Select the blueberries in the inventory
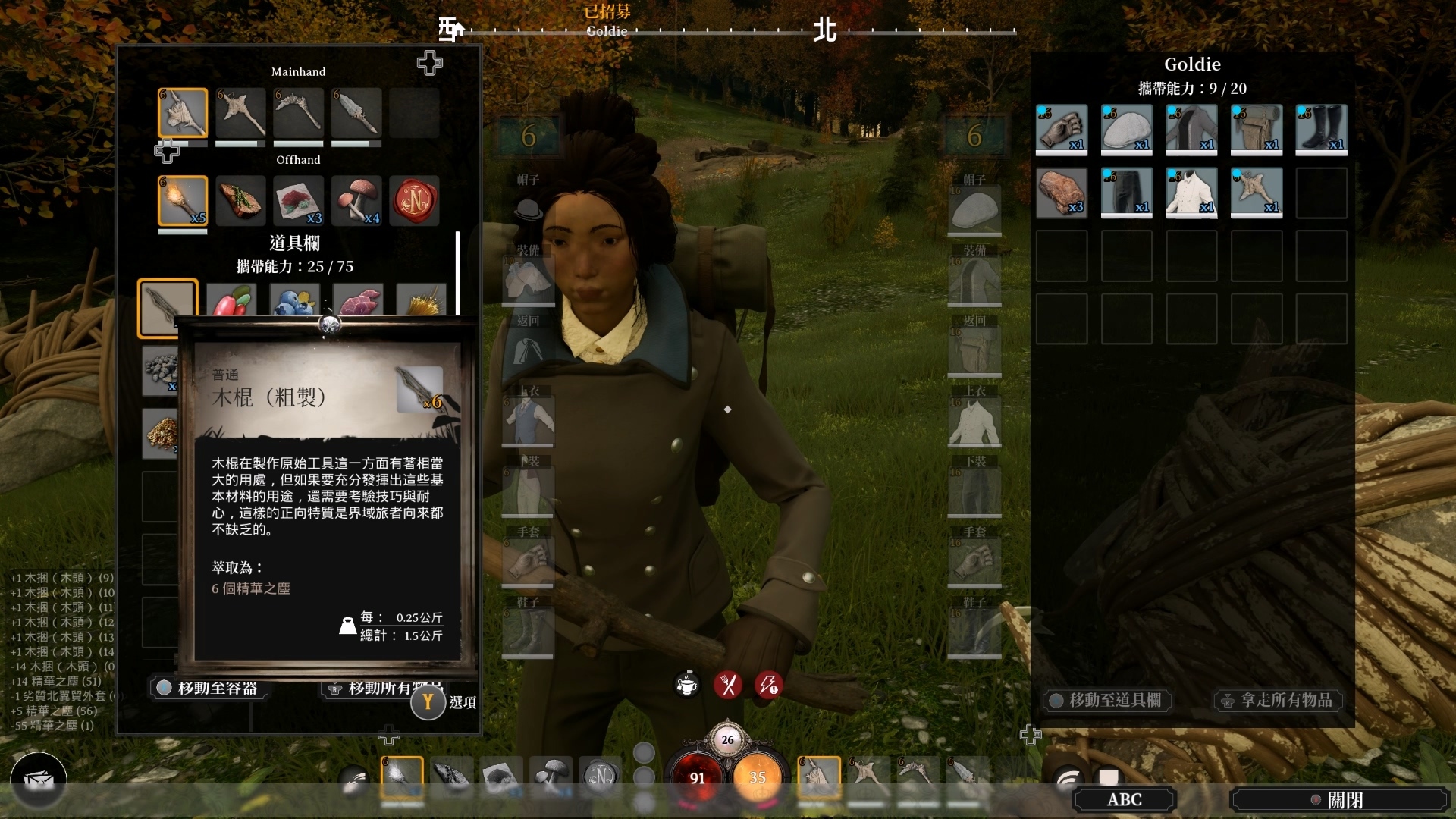Screen dimensions: 1456x819 click(294, 301)
